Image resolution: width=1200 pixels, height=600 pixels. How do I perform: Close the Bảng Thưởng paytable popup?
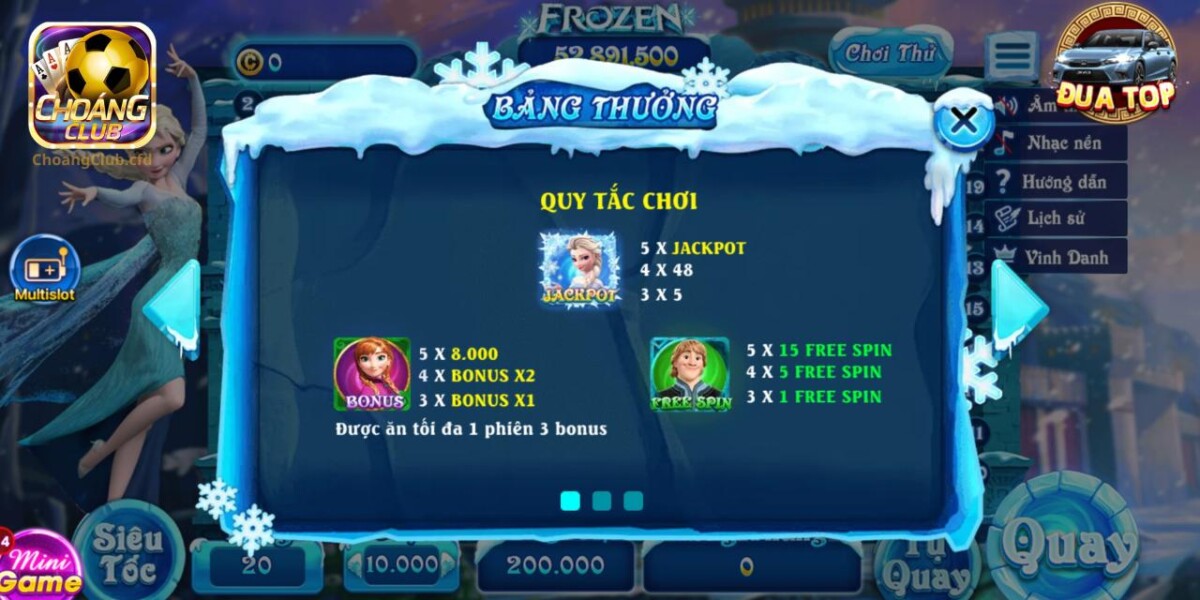[963, 122]
